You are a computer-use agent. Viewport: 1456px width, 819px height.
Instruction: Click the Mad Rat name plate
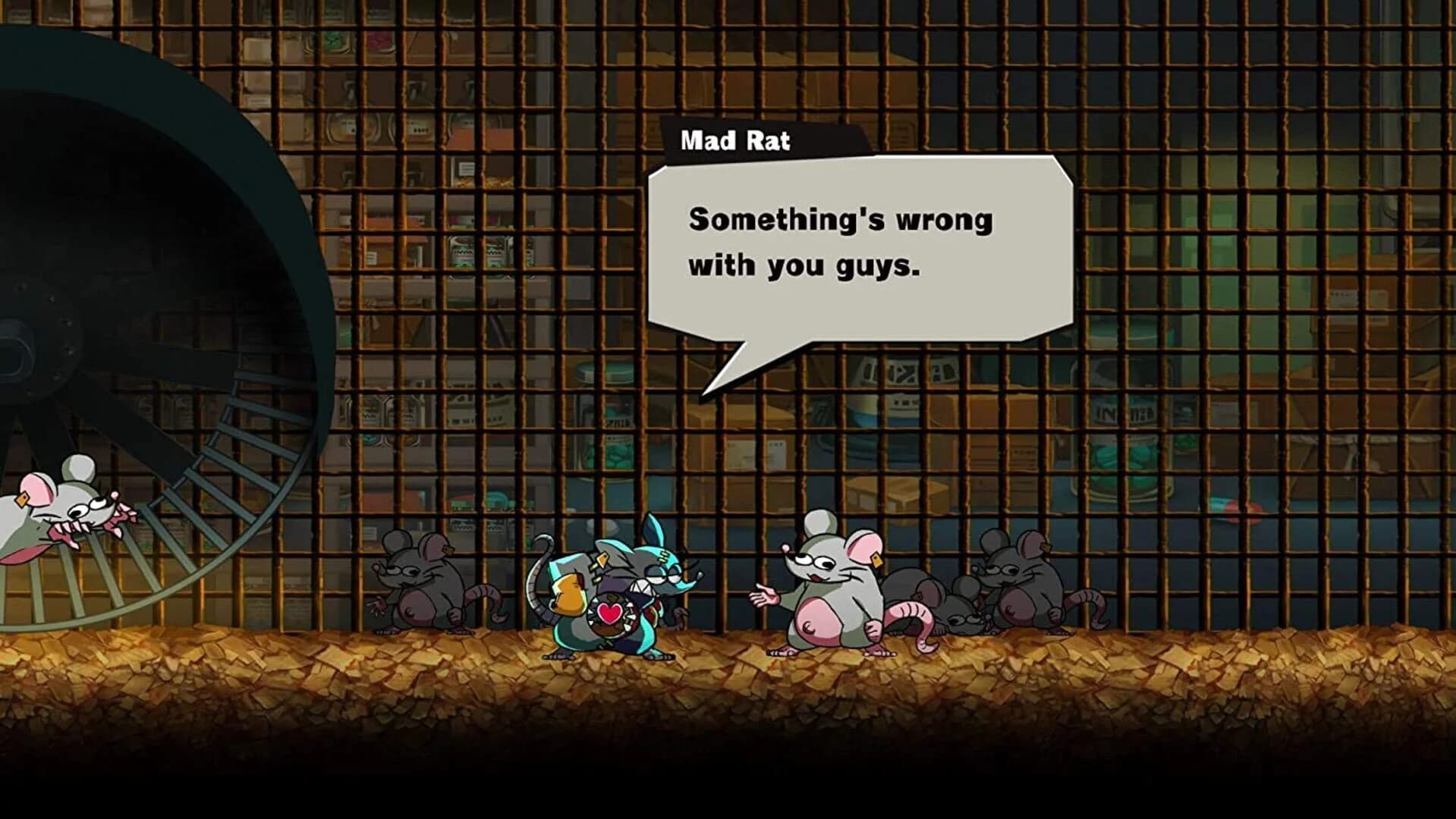coord(736,140)
